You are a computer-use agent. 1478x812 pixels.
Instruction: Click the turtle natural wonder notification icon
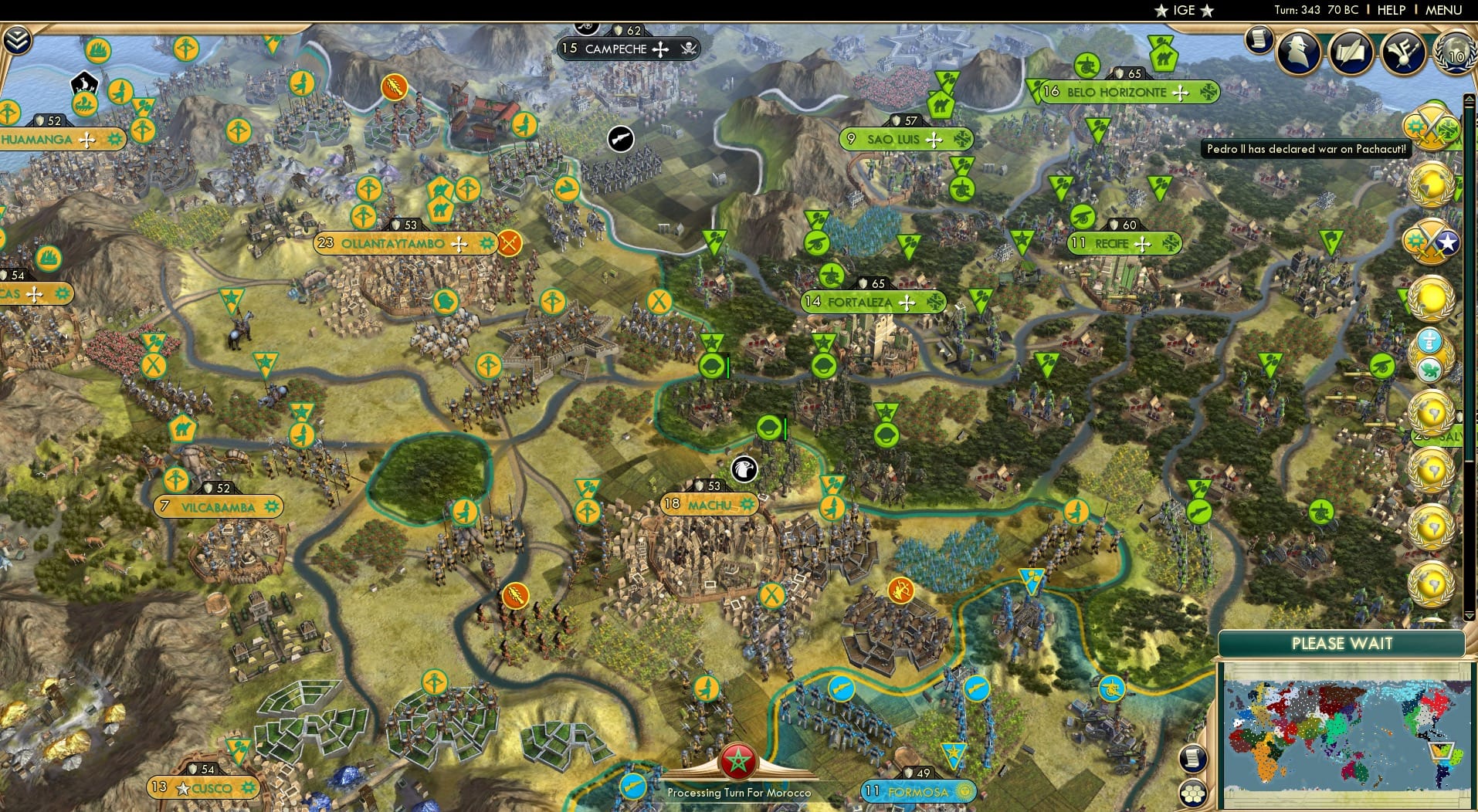tap(1429, 368)
